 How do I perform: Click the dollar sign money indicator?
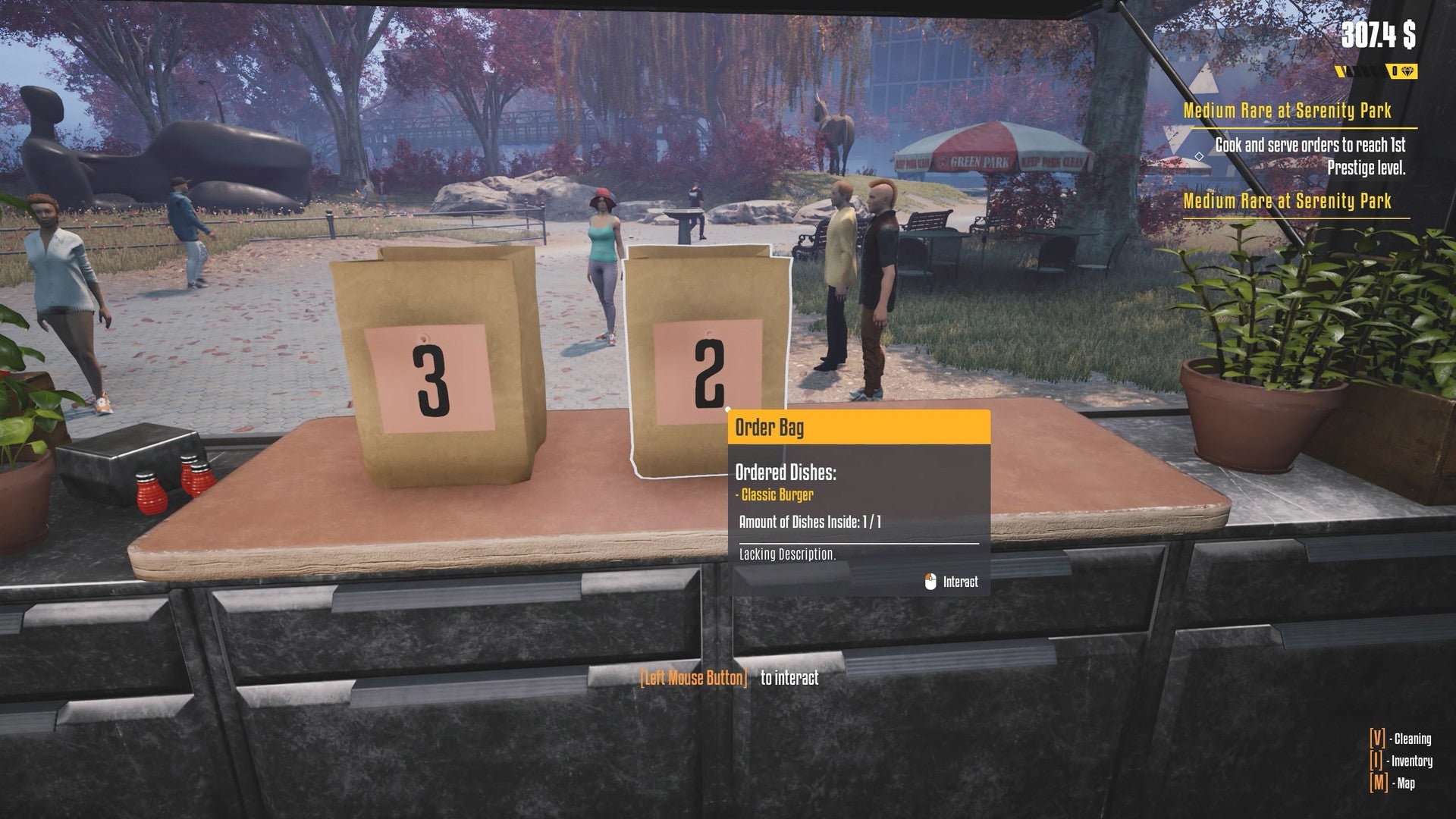click(1410, 33)
